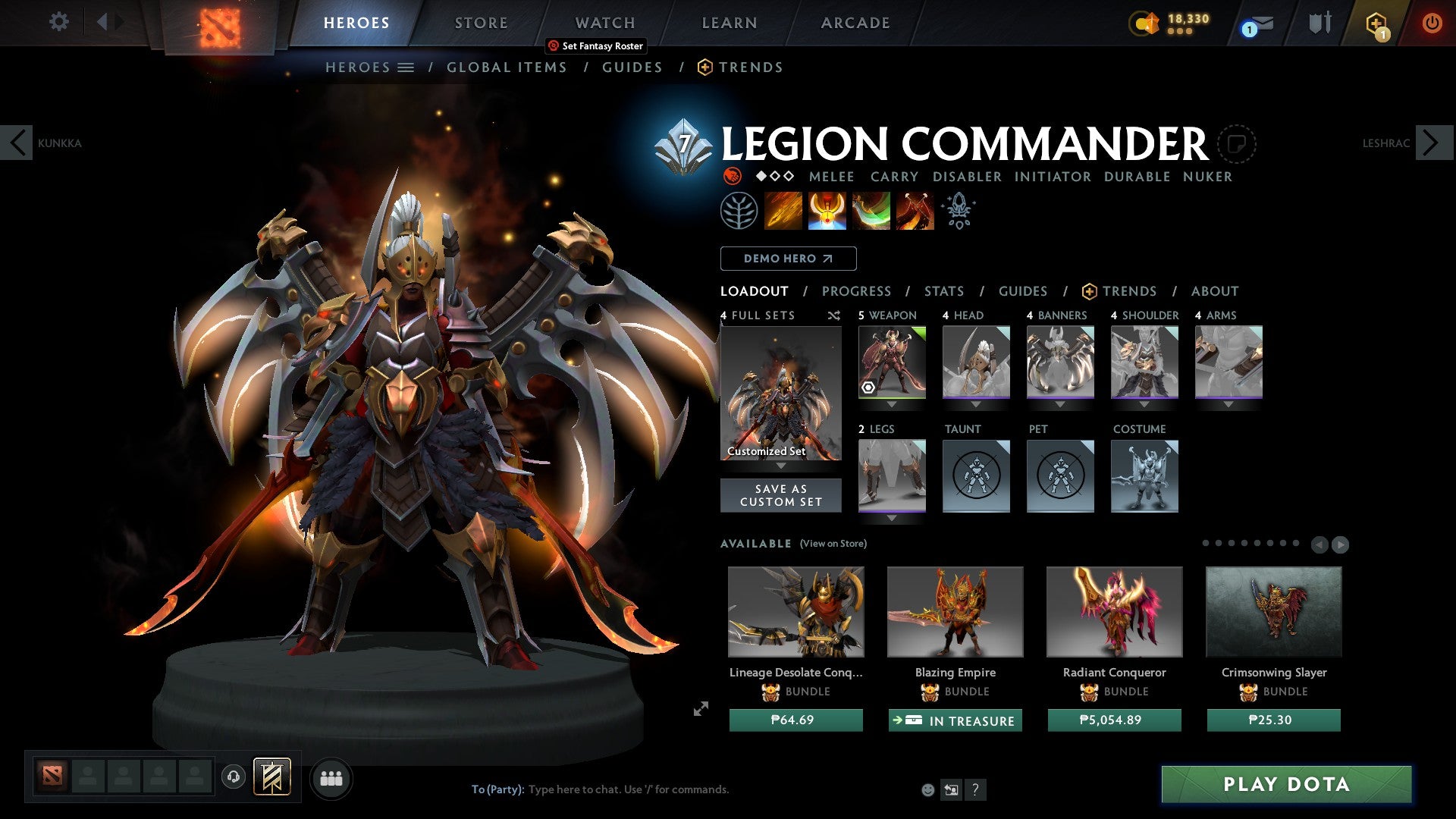
Task: Open the heroes list hamburger menu
Action: coord(406,67)
